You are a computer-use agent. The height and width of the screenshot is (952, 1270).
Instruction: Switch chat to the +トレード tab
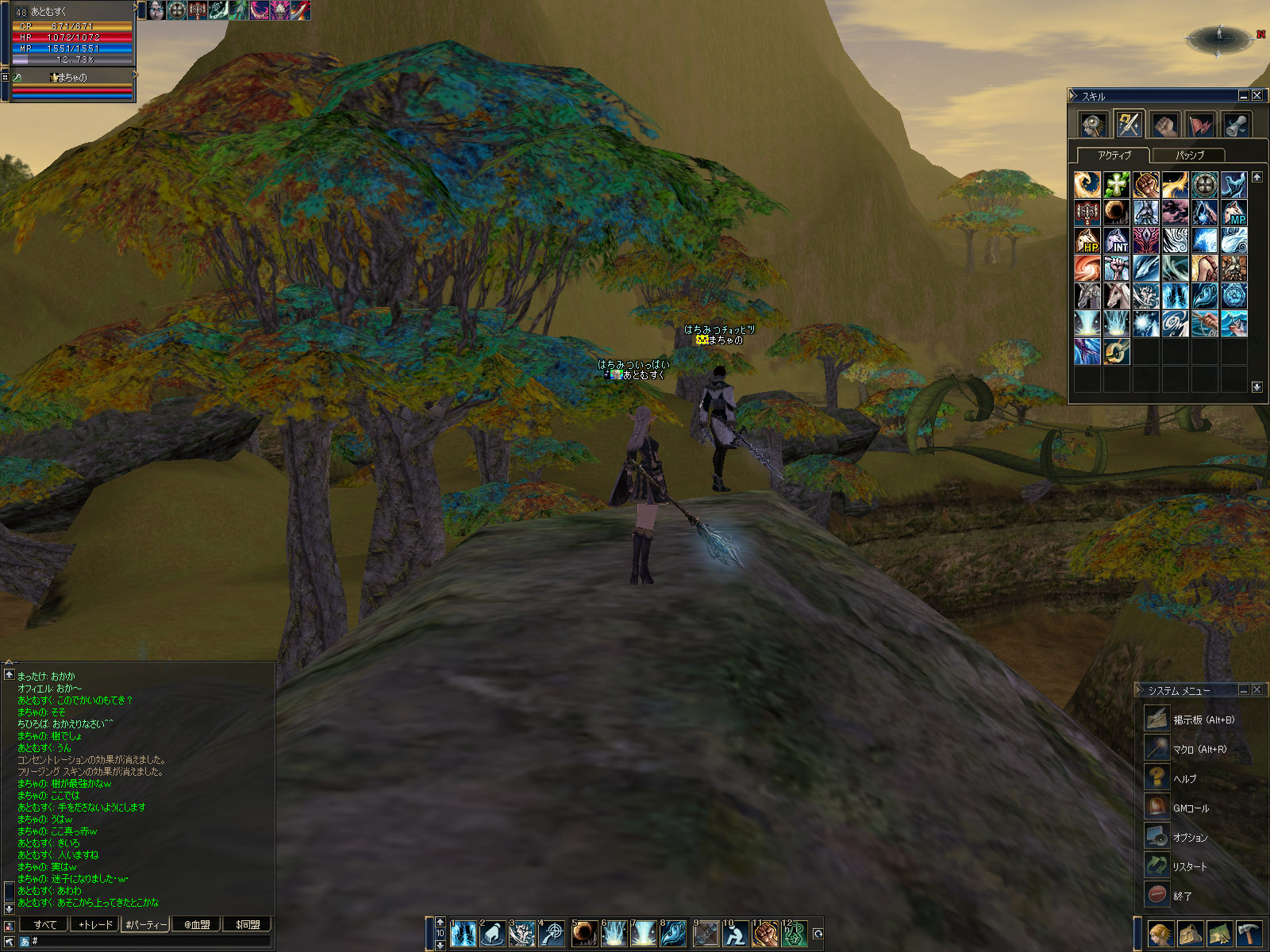coord(95,924)
